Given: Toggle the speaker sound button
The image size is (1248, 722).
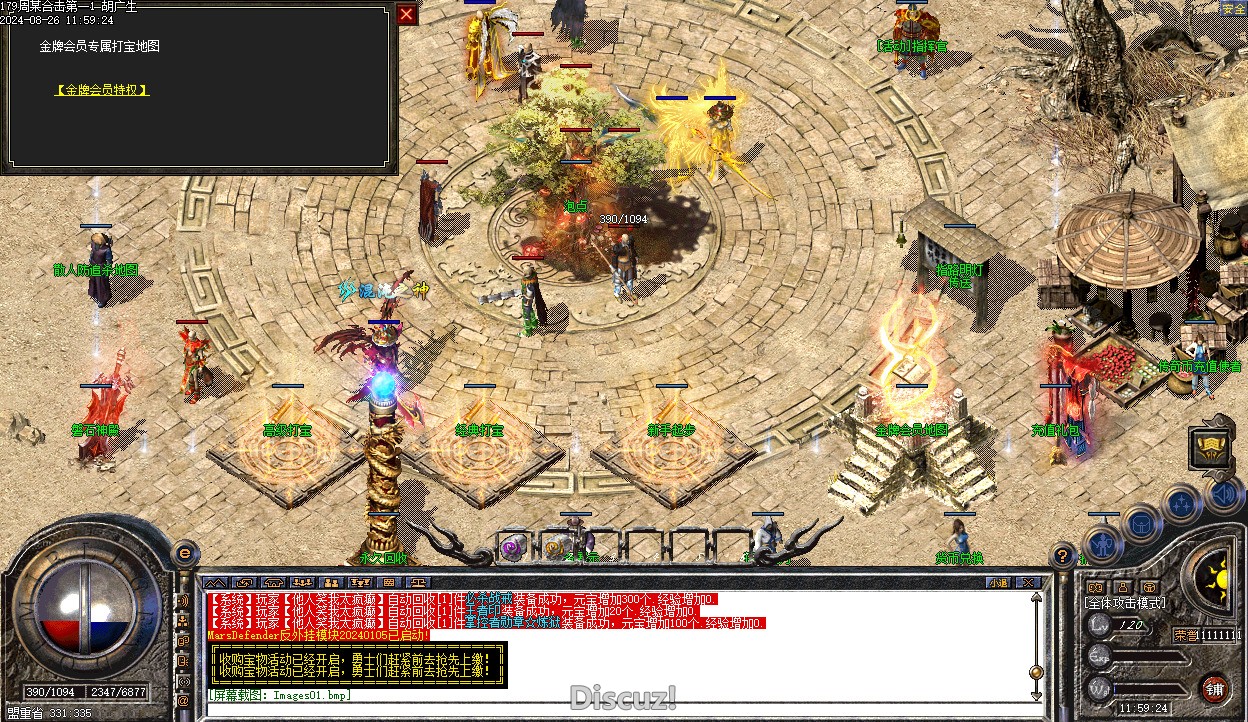Looking at the screenshot, I should 1223,494.
